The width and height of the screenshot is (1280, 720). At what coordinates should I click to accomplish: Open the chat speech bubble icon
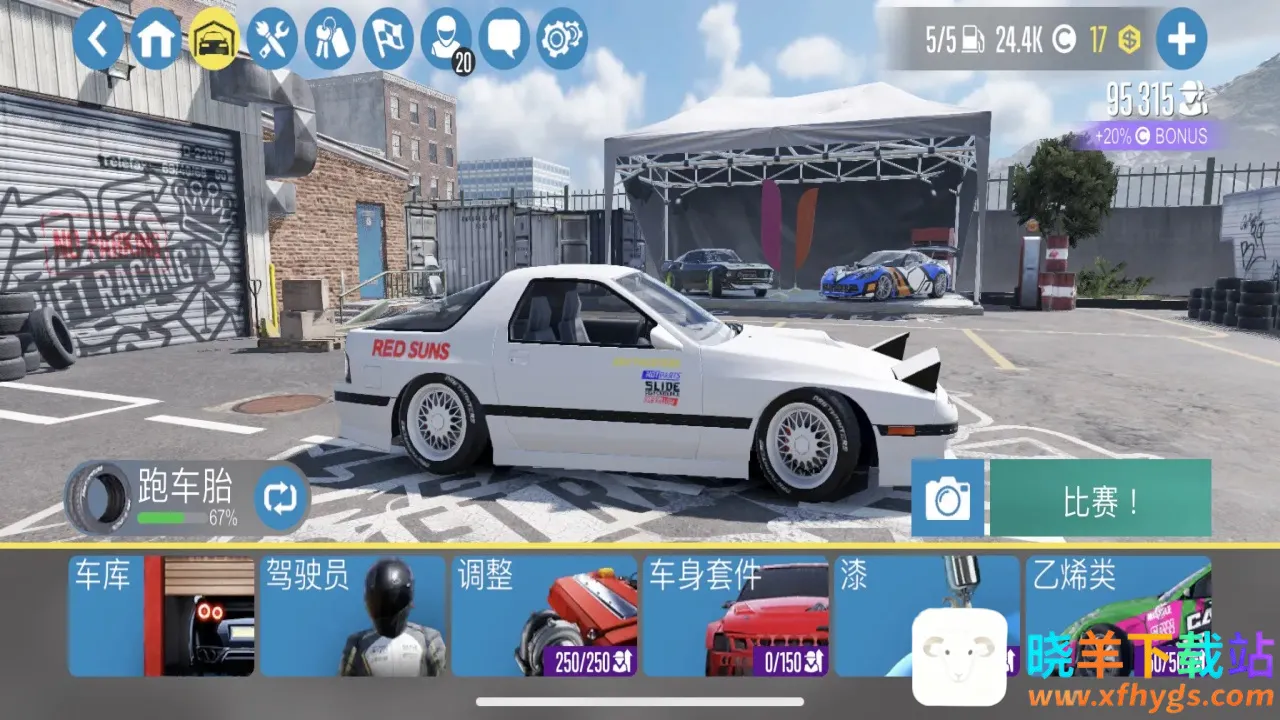coord(504,40)
